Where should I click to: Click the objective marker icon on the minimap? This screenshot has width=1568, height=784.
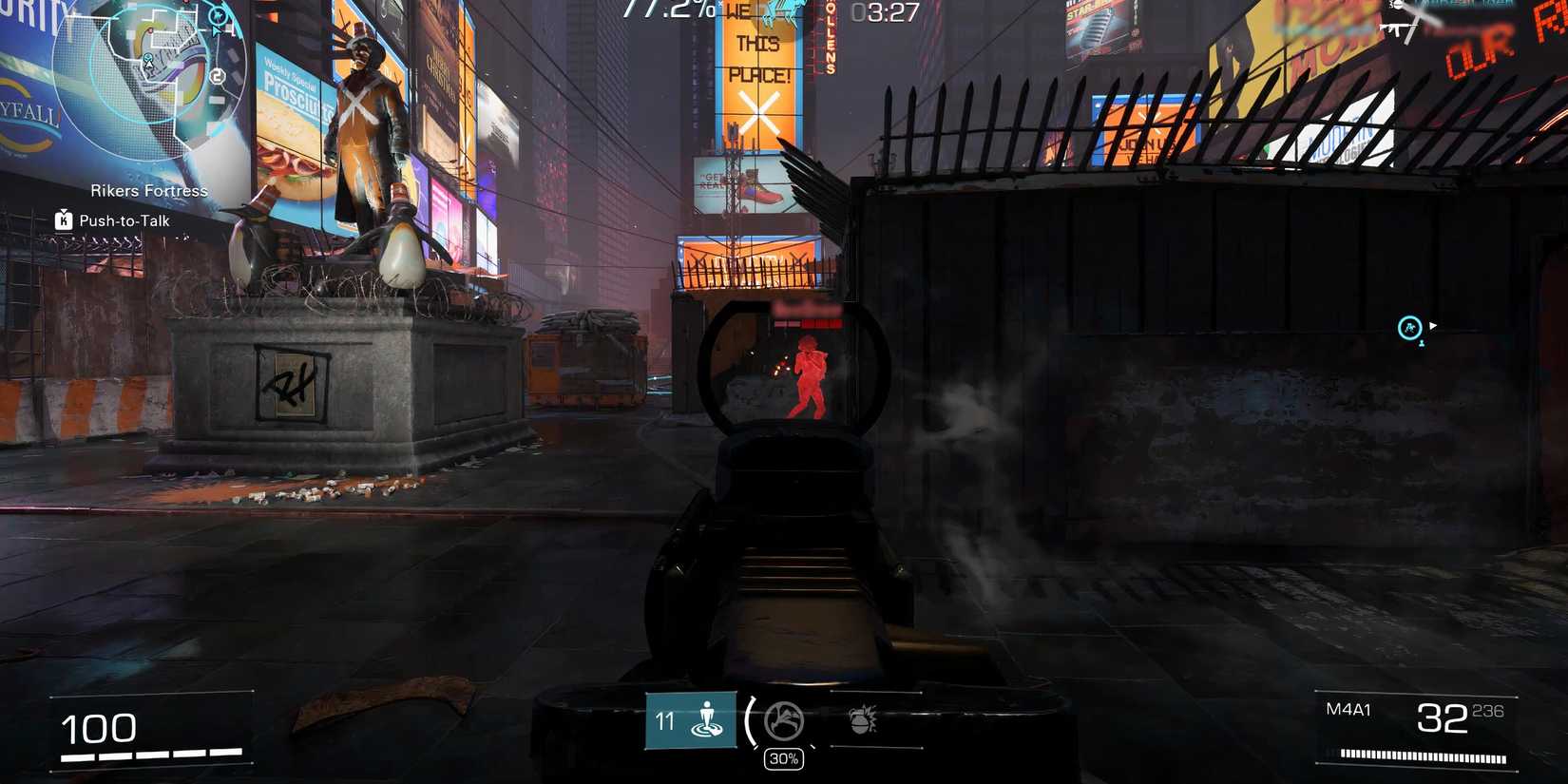219,16
